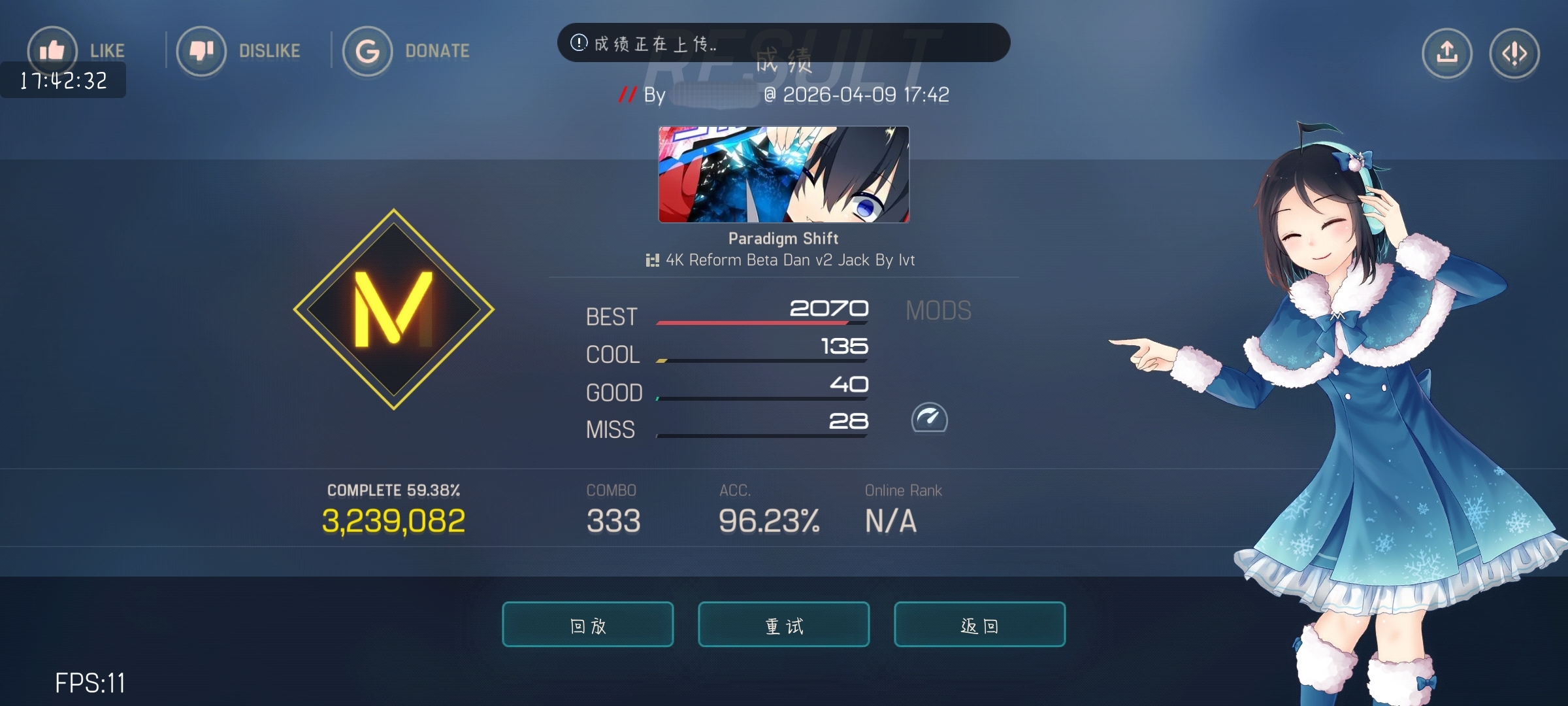Screen dimensions: 1568x706
Task: Click the round code-brackets icon at top right
Action: click(x=1514, y=53)
